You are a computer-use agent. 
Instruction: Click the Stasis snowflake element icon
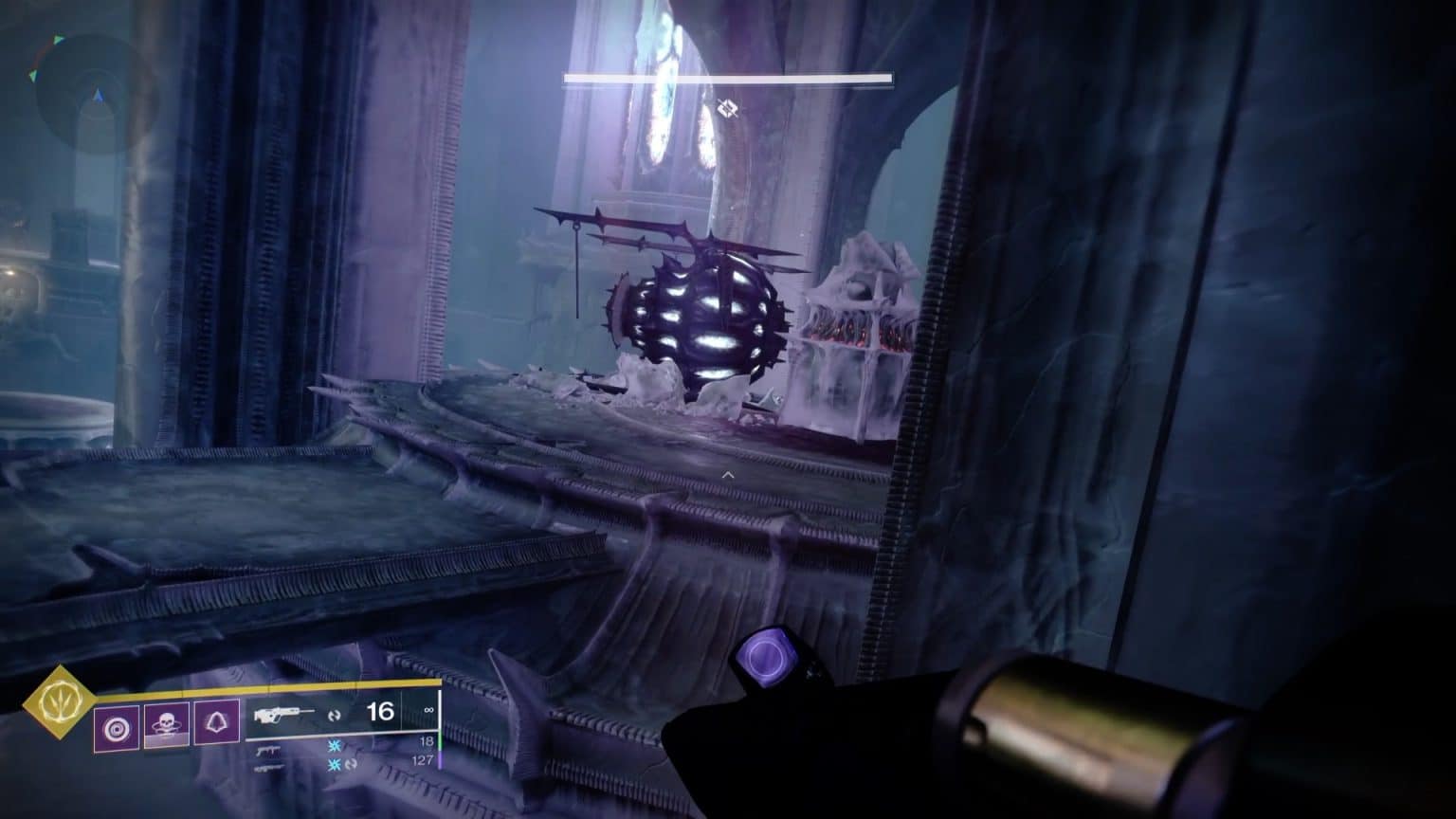tap(334, 747)
